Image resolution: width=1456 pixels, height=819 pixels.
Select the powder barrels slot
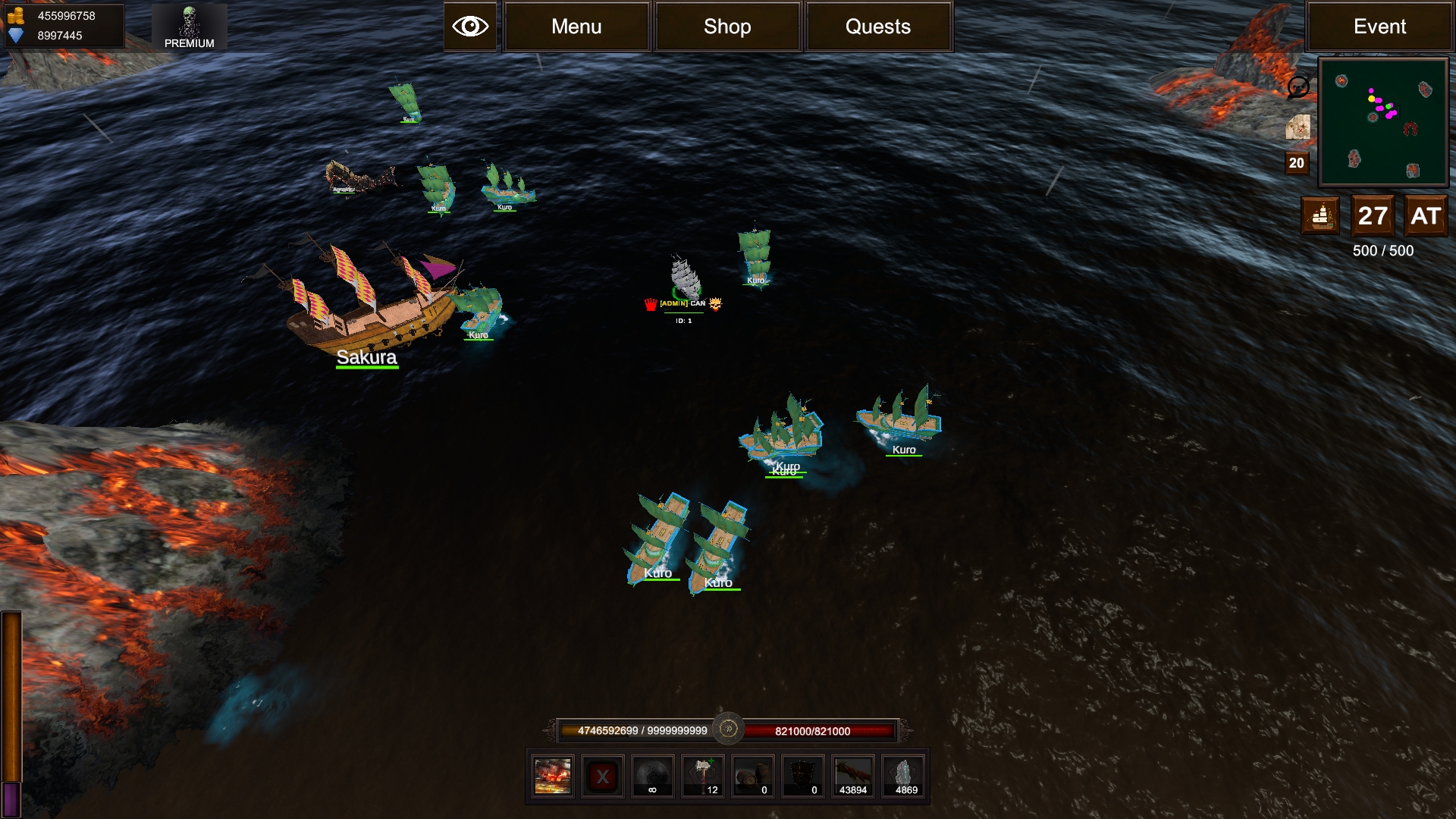tap(753, 777)
